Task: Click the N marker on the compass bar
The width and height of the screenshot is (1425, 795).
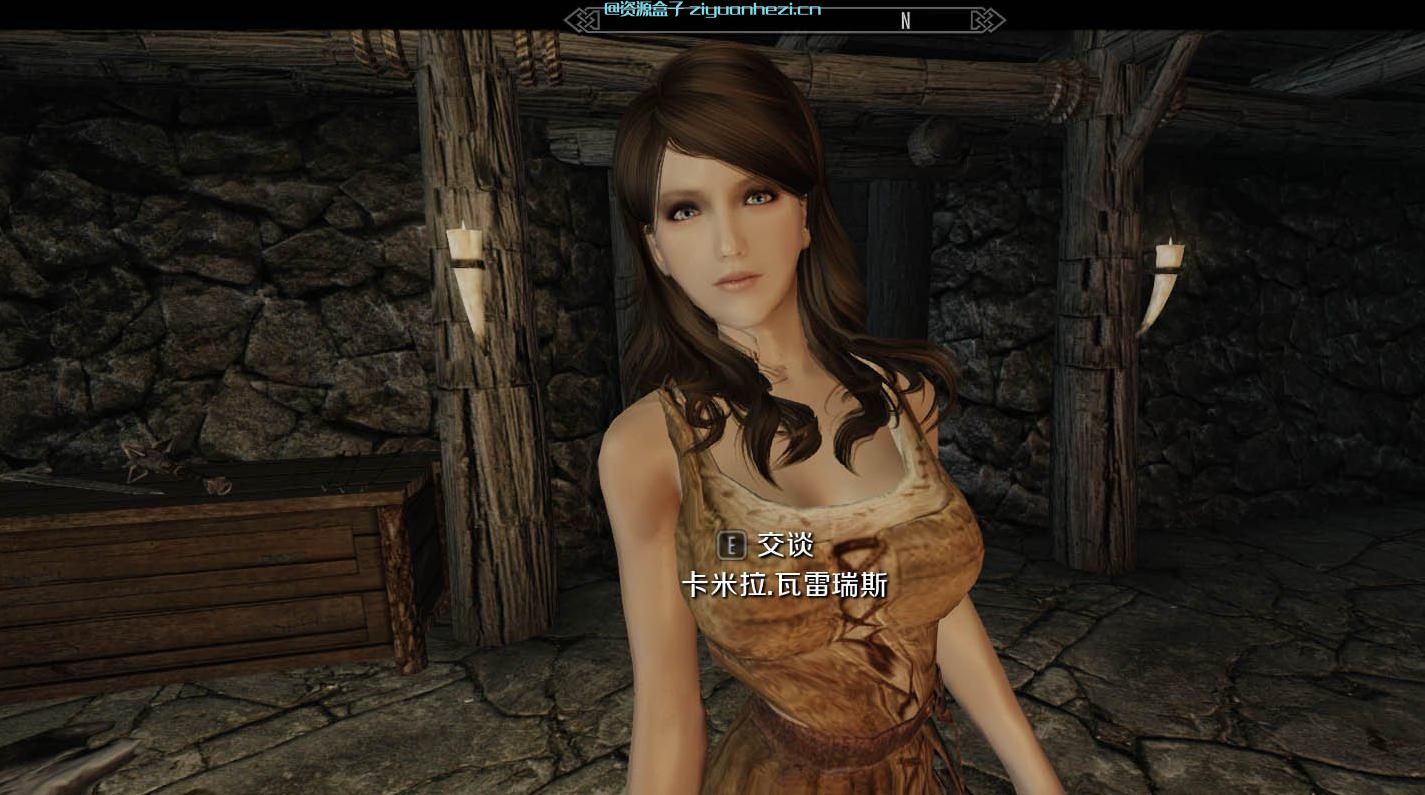Action: tap(905, 20)
